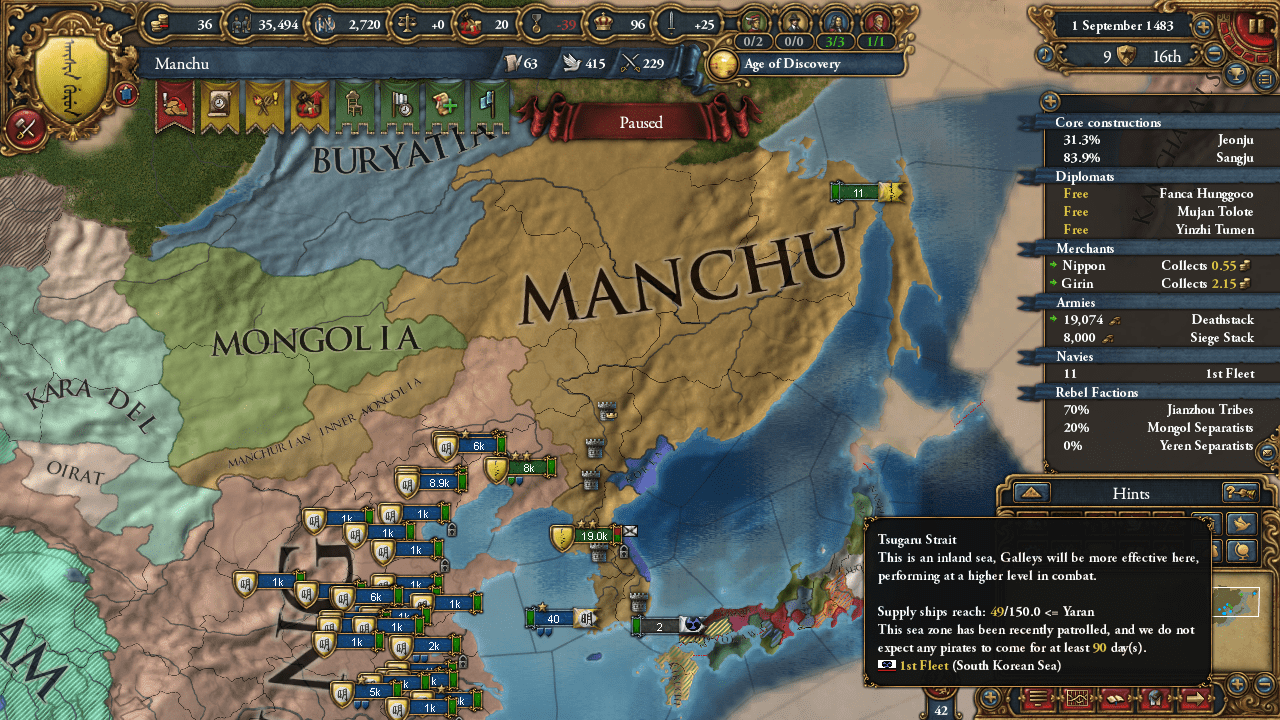Viewport: 1280px width, 720px height.
Task: Click the red game speed indicator segments
Action: [1232, 42]
